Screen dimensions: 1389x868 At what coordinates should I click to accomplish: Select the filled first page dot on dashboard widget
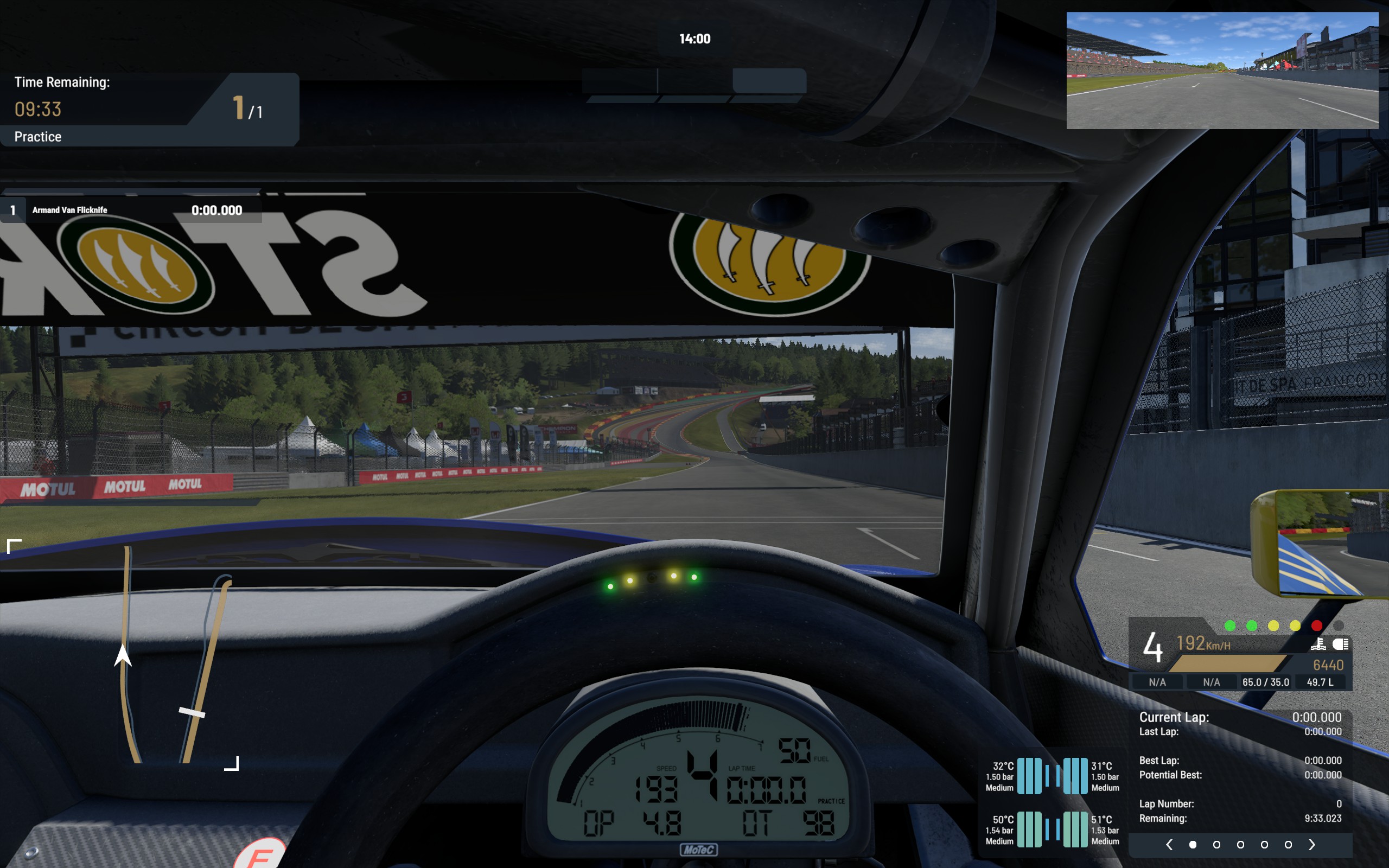pyautogui.click(x=1193, y=845)
